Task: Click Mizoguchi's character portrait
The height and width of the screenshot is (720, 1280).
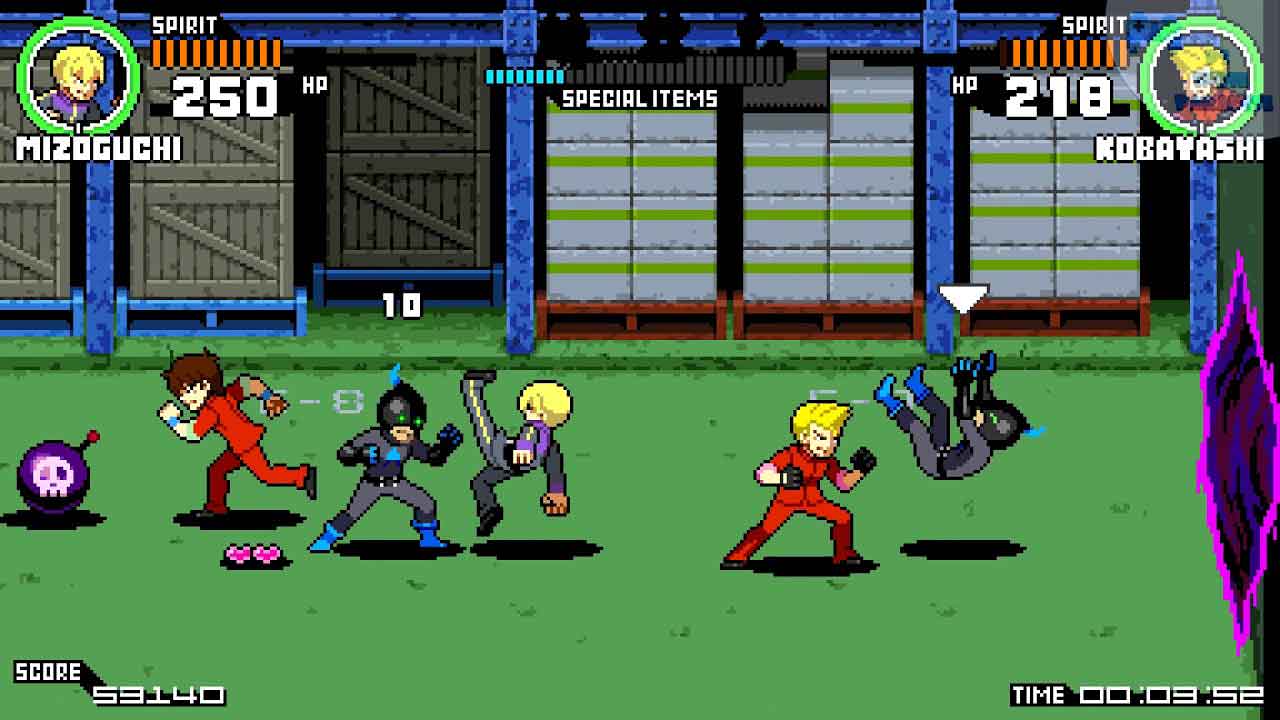Action: pyautogui.click(x=79, y=78)
